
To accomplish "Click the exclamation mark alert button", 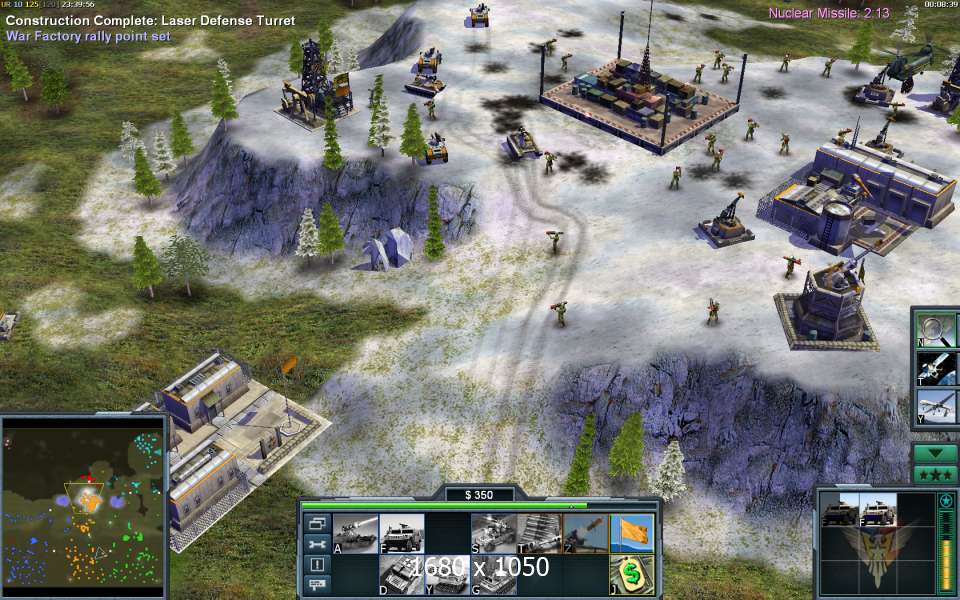I will (x=316, y=563).
